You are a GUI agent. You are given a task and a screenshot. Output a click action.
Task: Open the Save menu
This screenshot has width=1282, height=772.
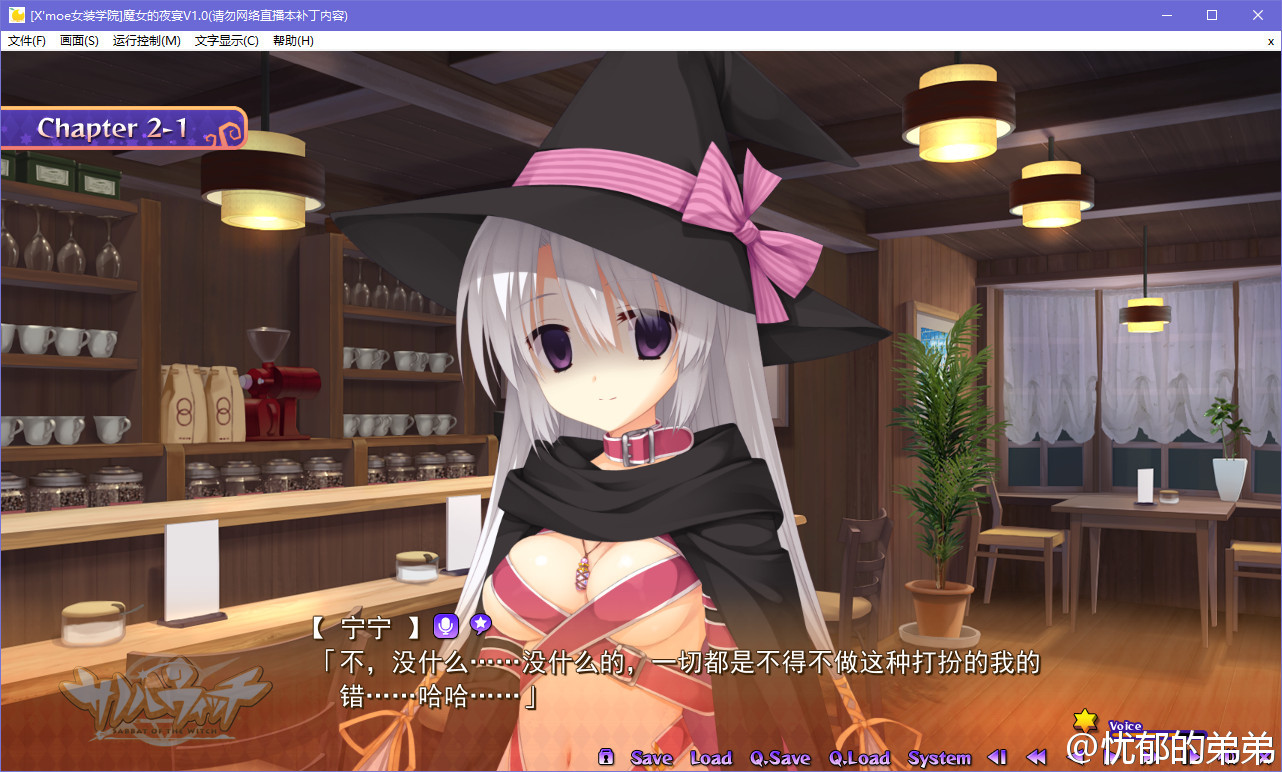tap(651, 758)
